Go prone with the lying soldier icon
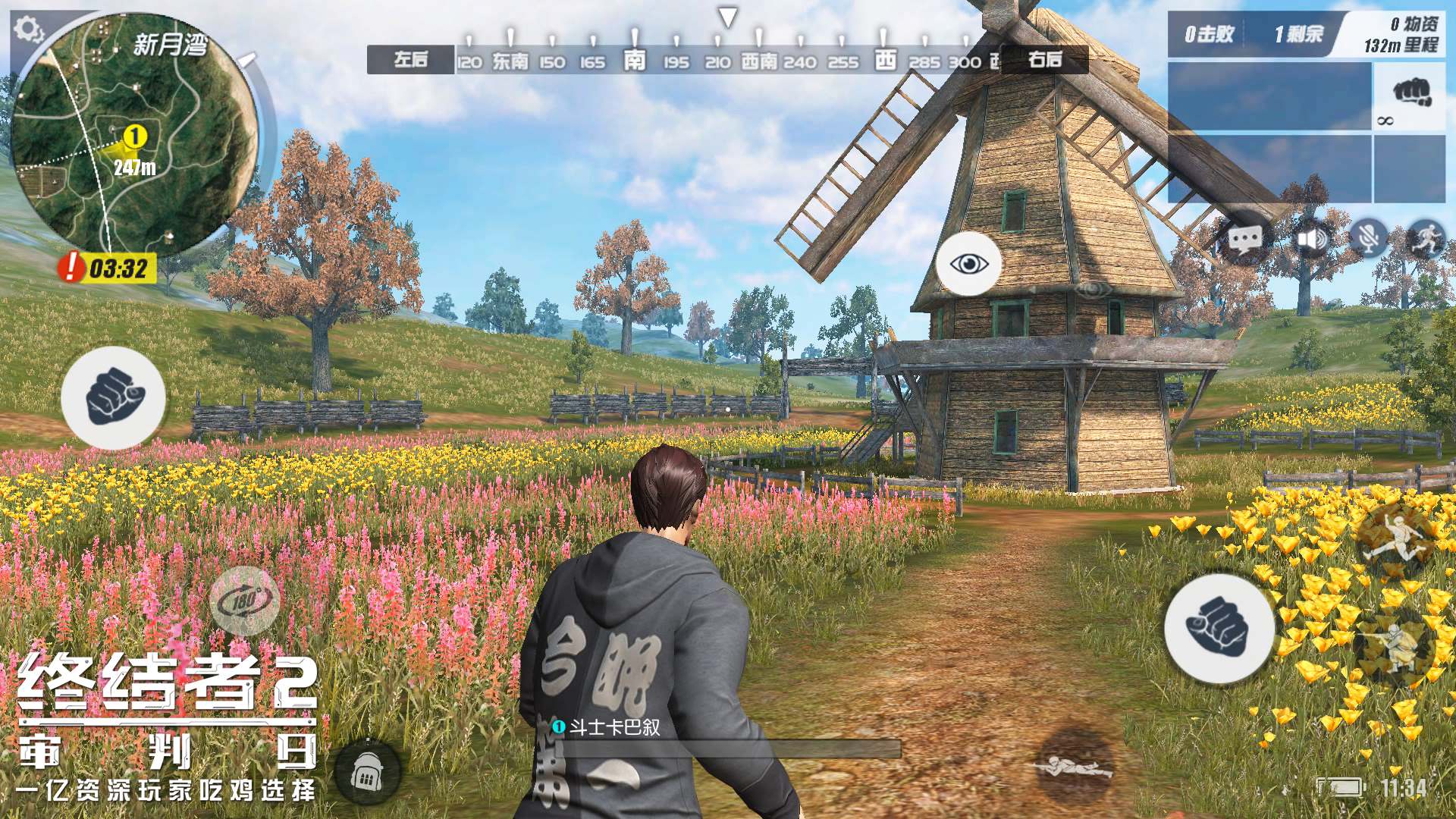The image size is (1456, 819). pyautogui.click(x=1075, y=764)
